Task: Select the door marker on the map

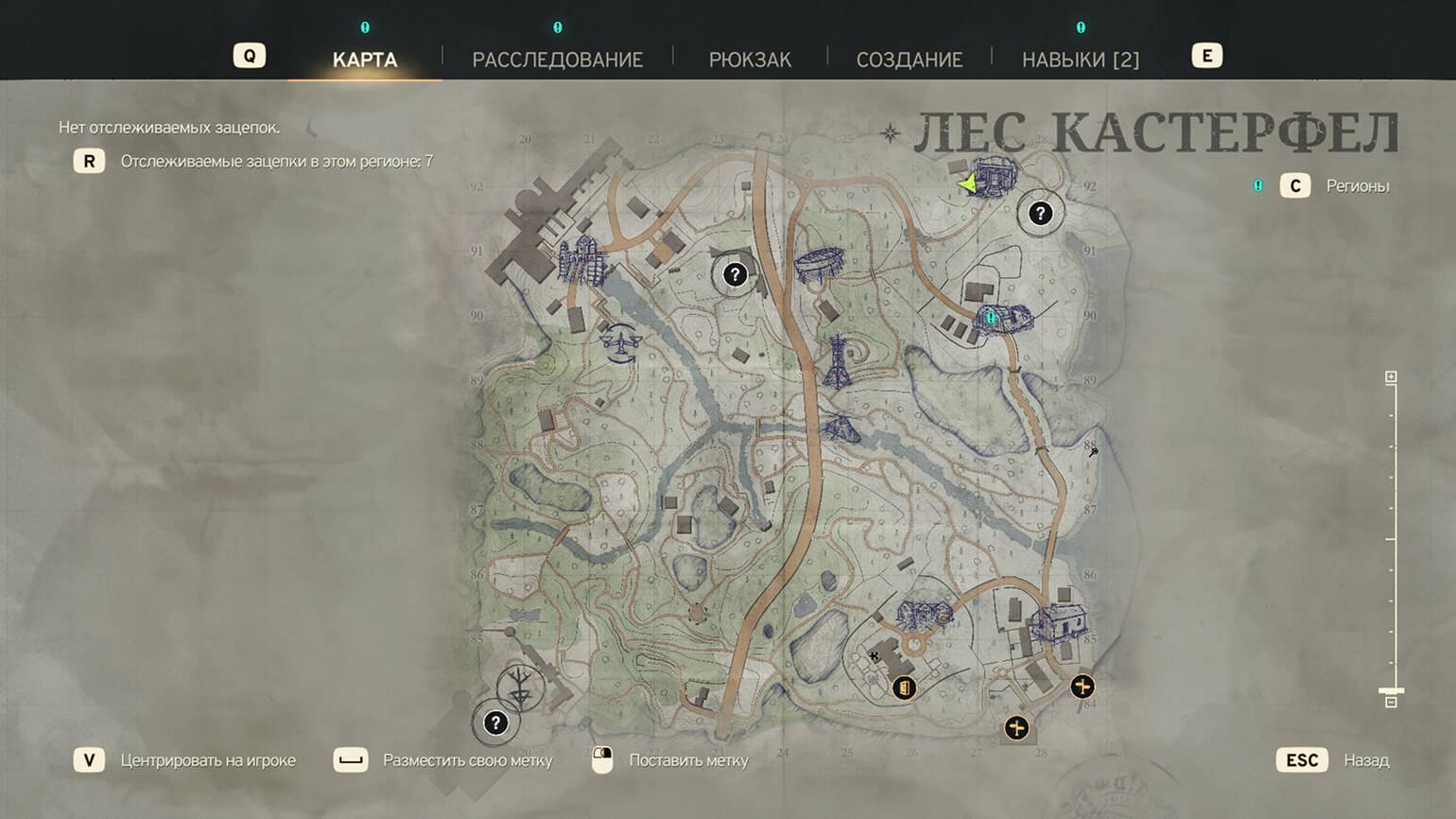Action: click(905, 688)
